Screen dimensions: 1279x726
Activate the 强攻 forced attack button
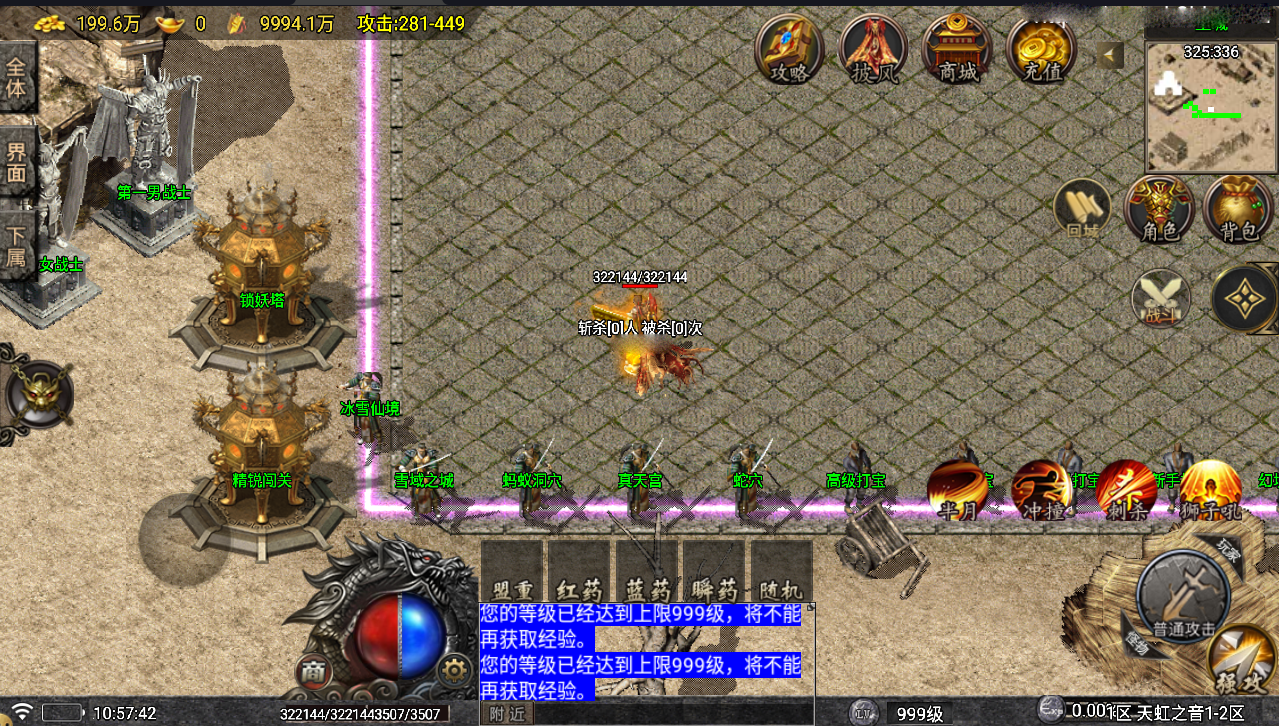(x=1241, y=660)
